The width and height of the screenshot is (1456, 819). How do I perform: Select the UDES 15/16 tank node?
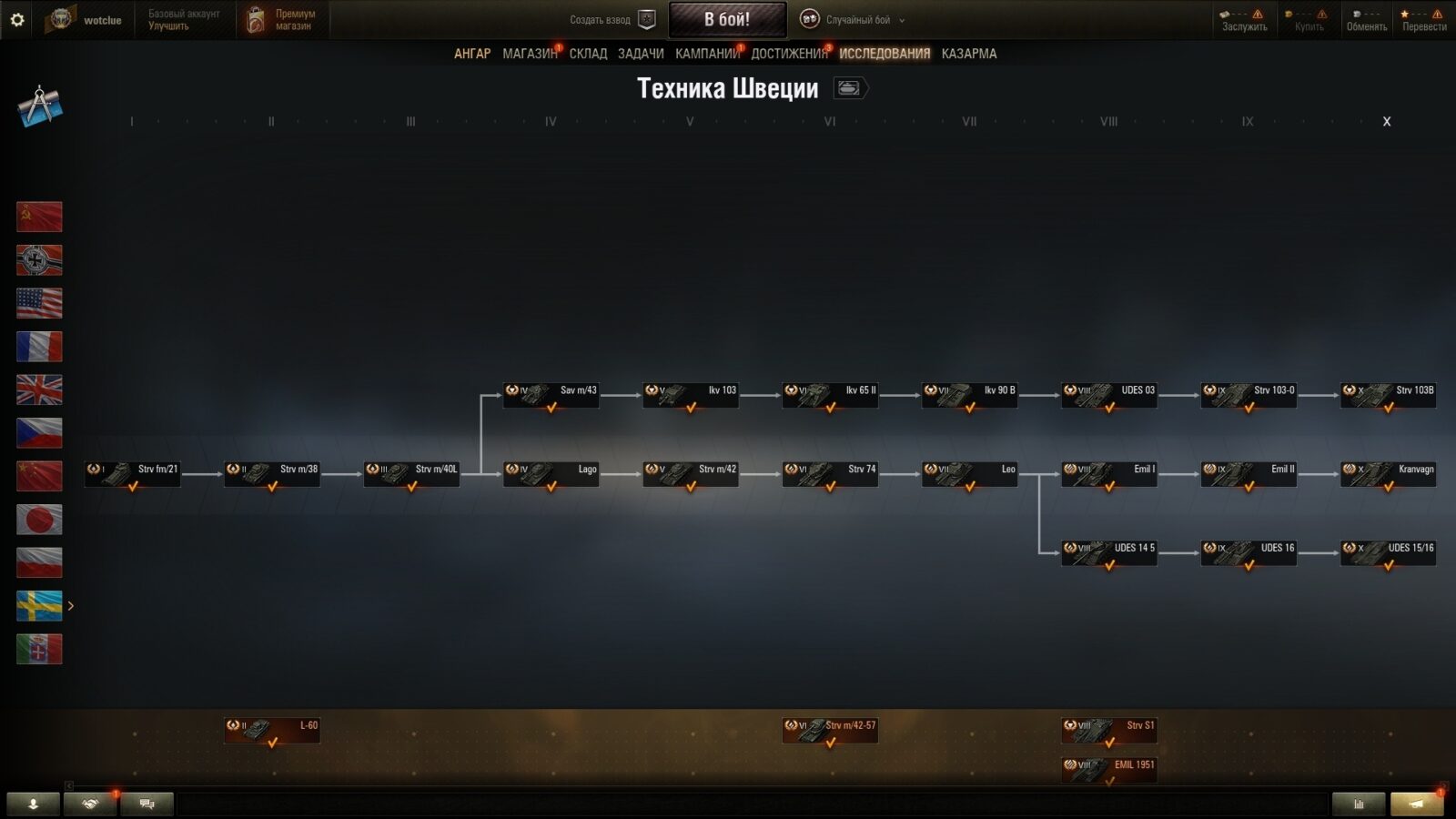tap(1388, 552)
